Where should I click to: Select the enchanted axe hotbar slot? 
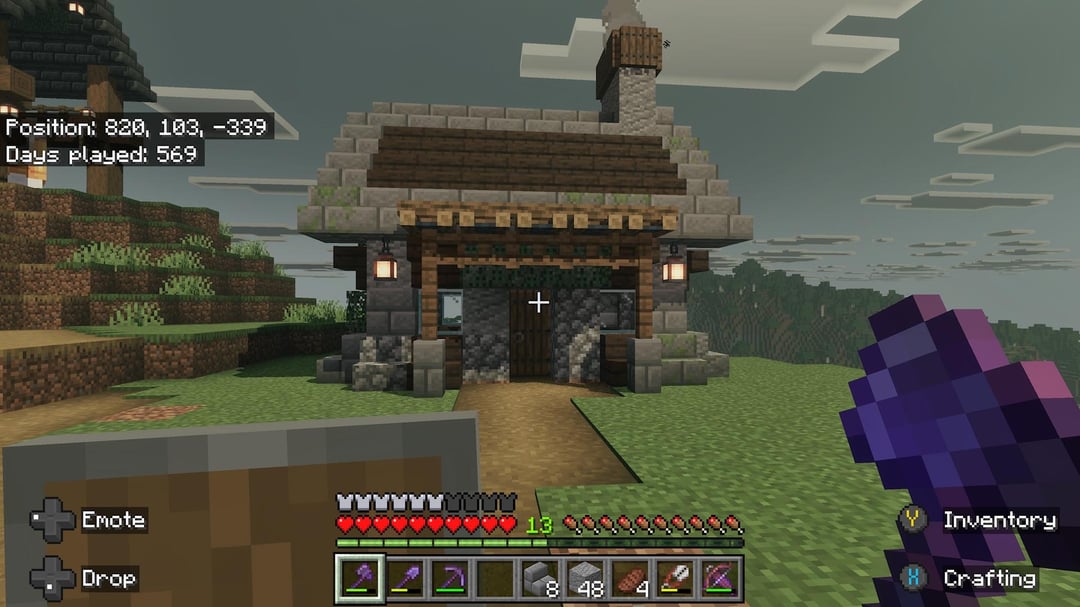click(359, 579)
